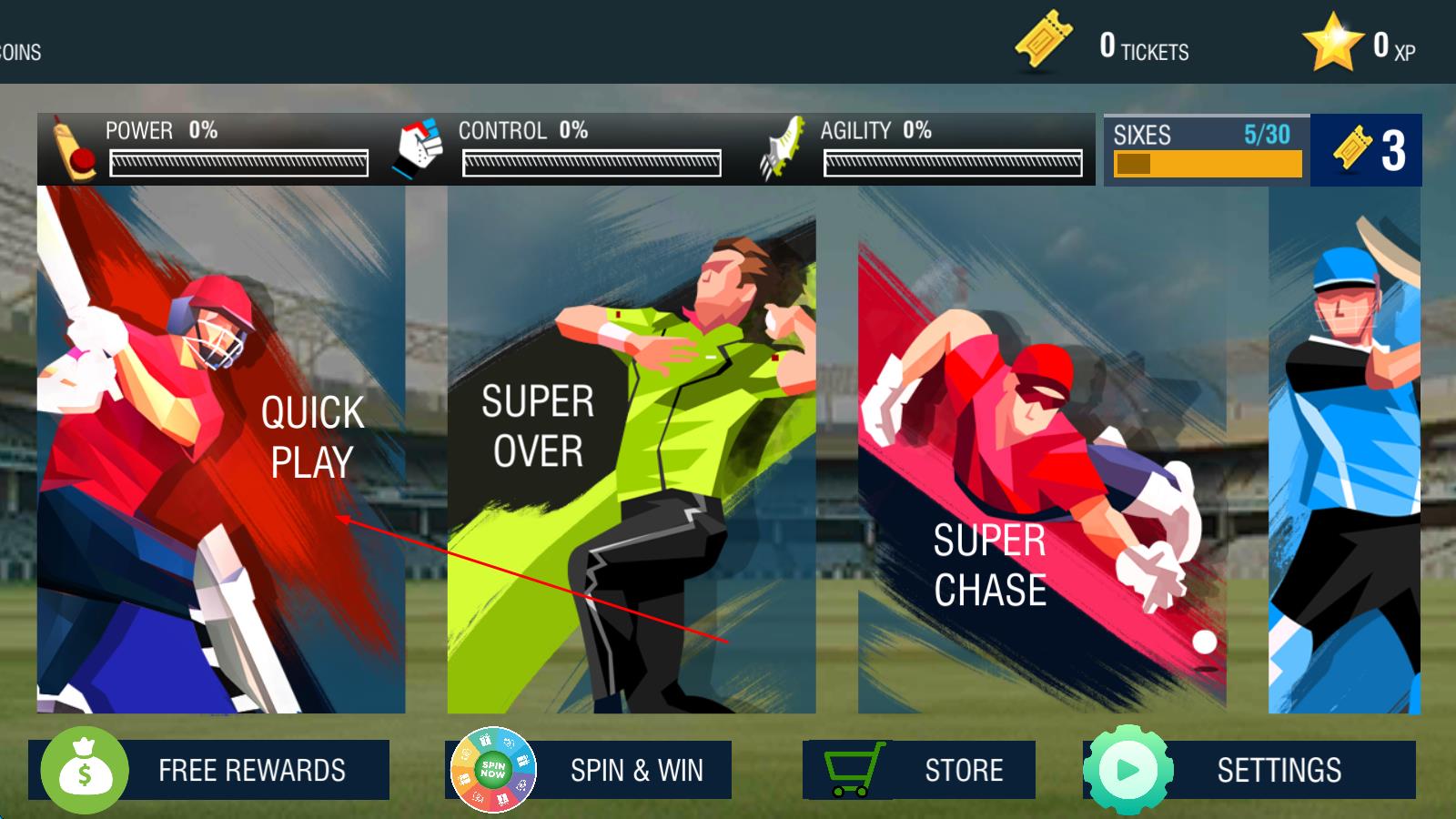The width and height of the screenshot is (1456, 819).
Task: Select the Control stat bar
Action: pos(591,163)
